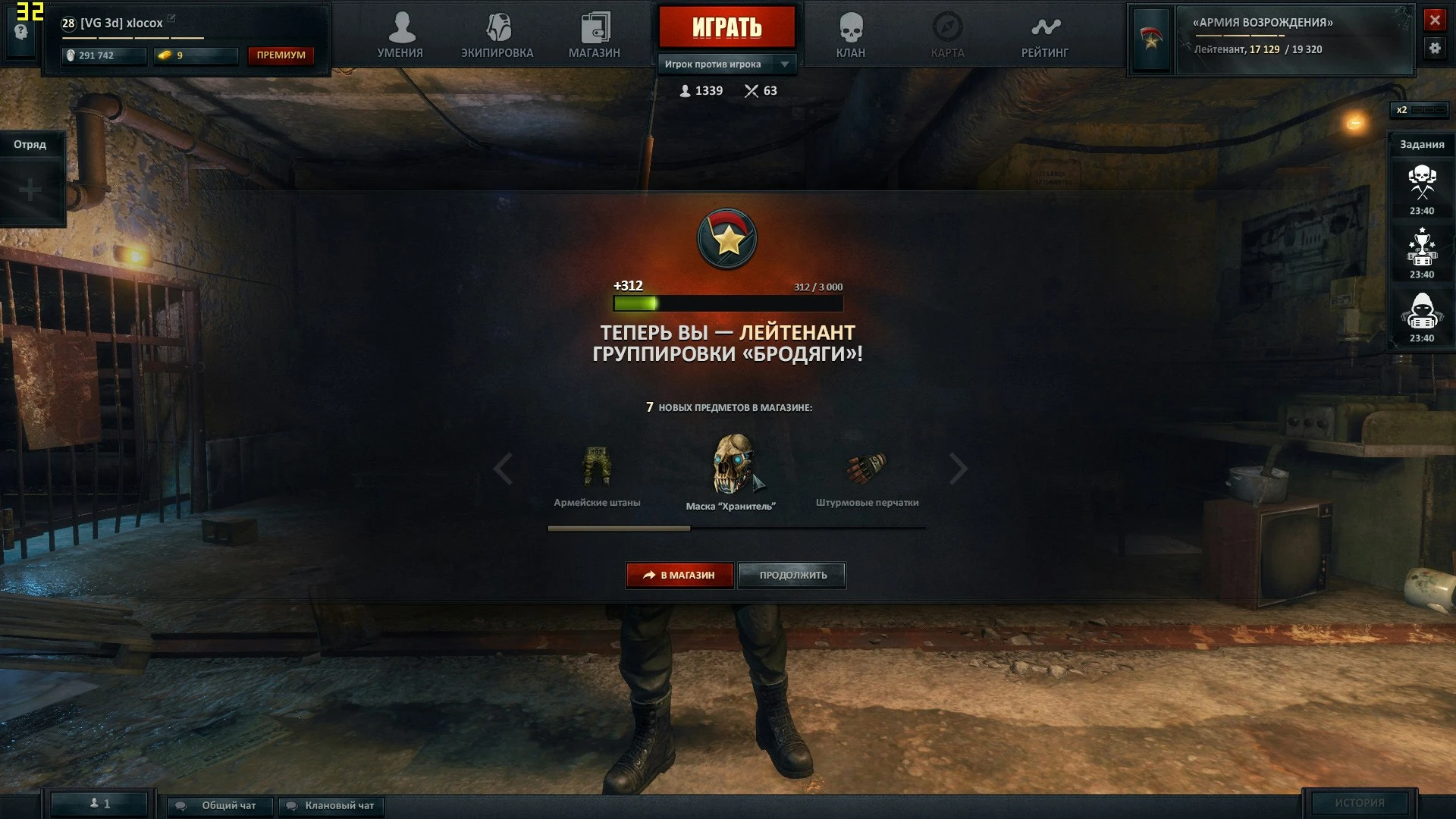Open the Игрок против игрока mode dropdown
The height and width of the screenshot is (819, 1456).
pyautogui.click(x=726, y=64)
